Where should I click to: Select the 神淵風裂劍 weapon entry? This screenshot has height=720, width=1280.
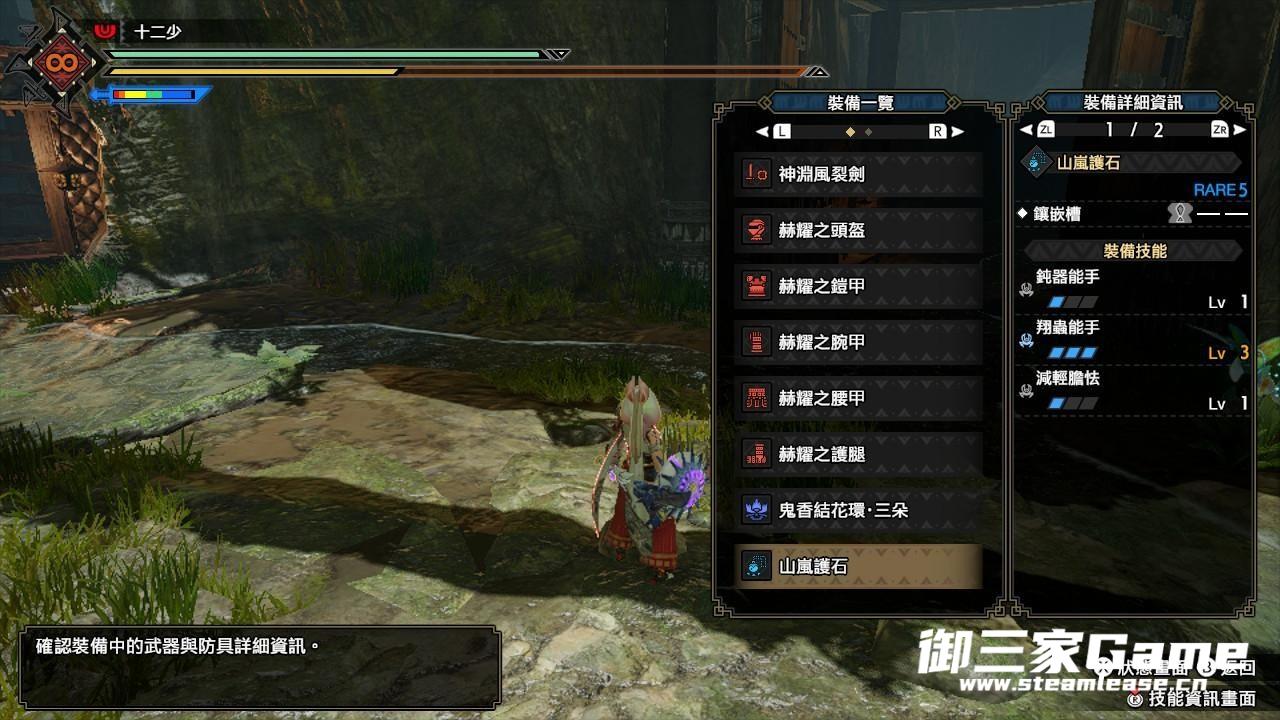point(858,174)
